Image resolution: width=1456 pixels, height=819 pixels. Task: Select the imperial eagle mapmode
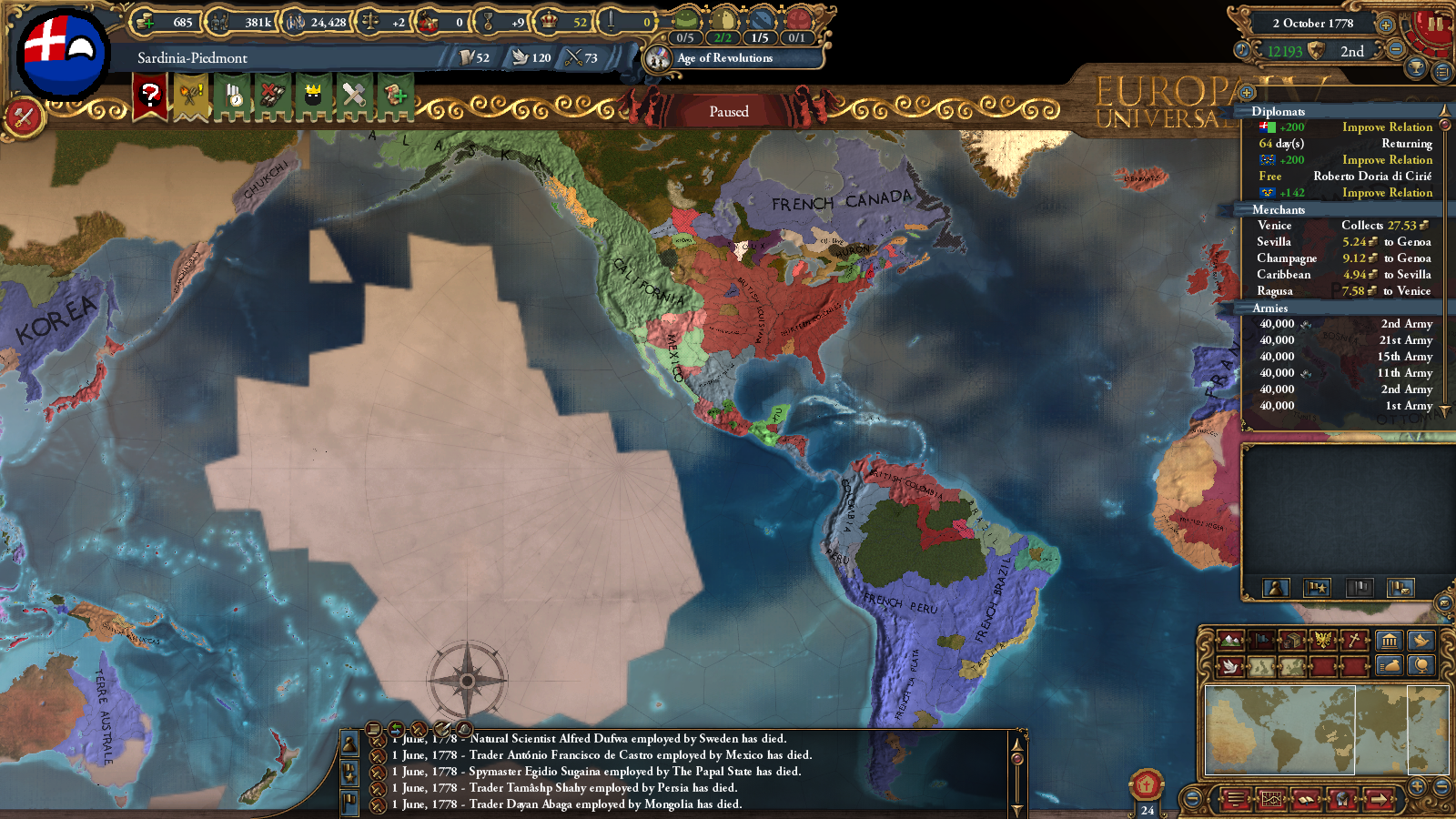pyautogui.click(x=1323, y=641)
